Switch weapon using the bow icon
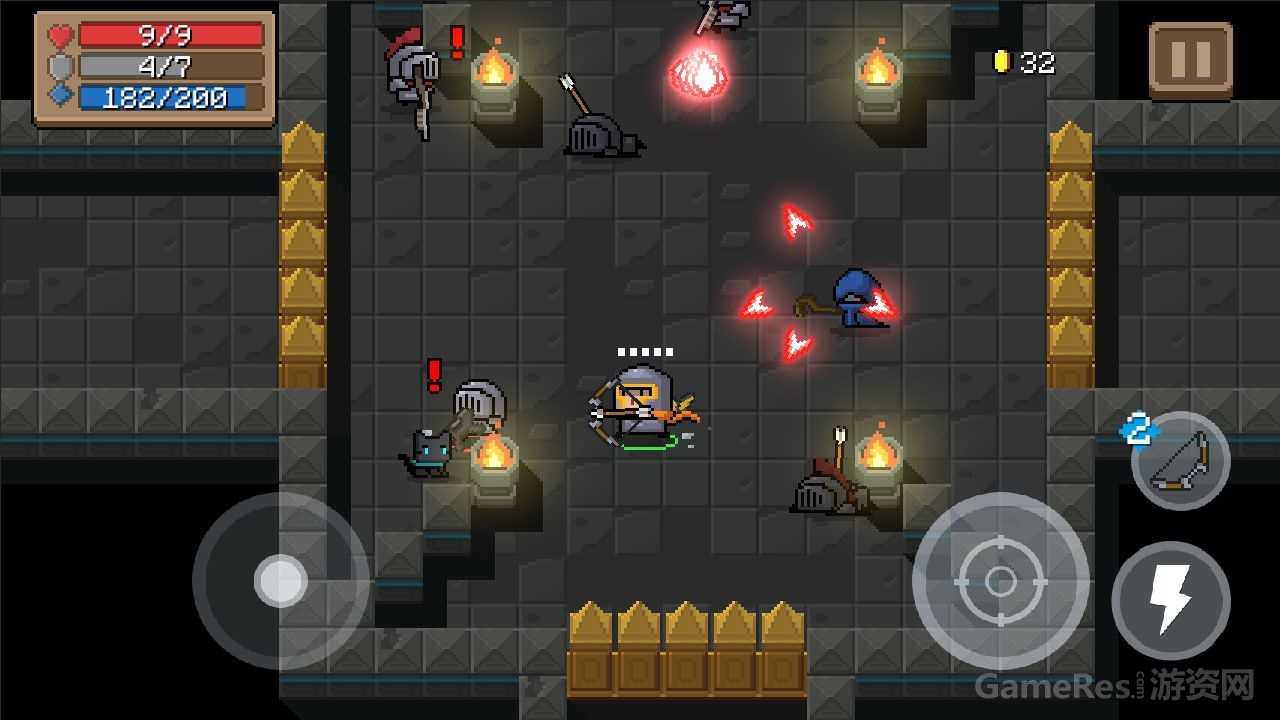Image resolution: width=1280 pixels, height=720 pixels. point(1181,461)
